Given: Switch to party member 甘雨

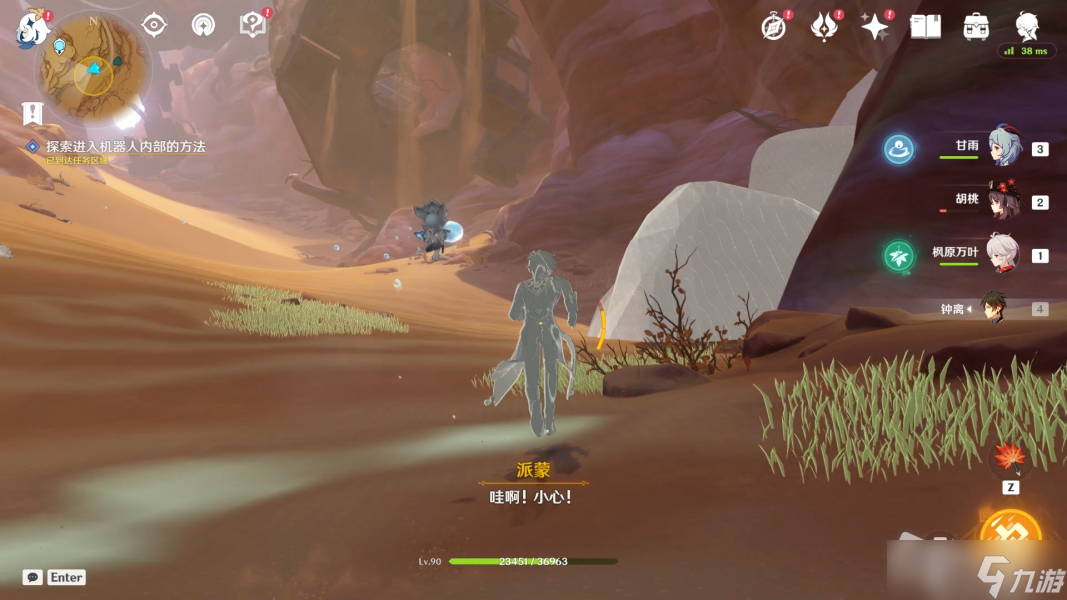Looking at the screenshot, I should point(1003,148).
